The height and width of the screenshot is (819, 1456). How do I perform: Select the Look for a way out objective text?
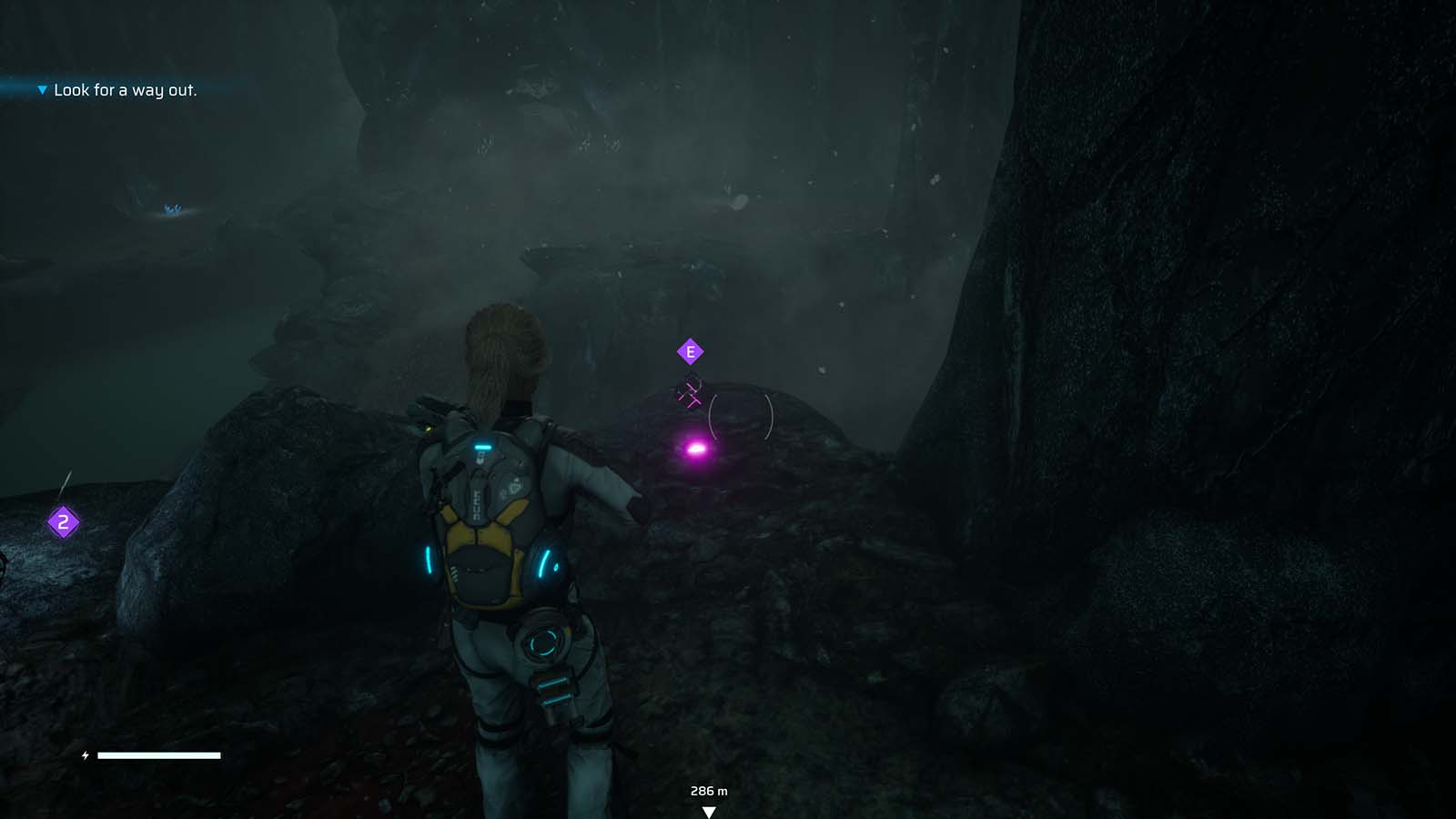pyautogui.click(x=126, y=90)
